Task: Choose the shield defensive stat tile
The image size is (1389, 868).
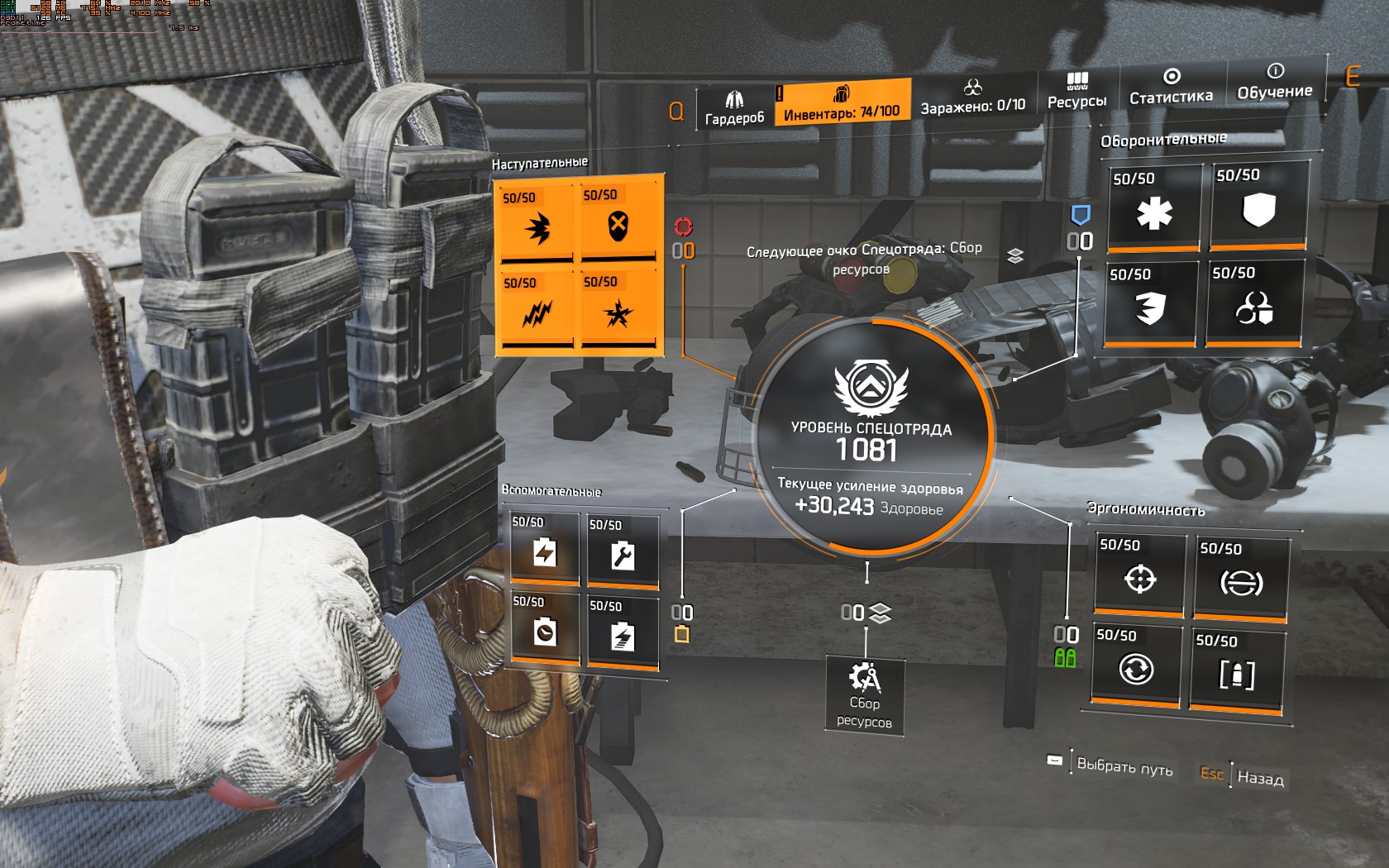Action: click(1258, 207)
